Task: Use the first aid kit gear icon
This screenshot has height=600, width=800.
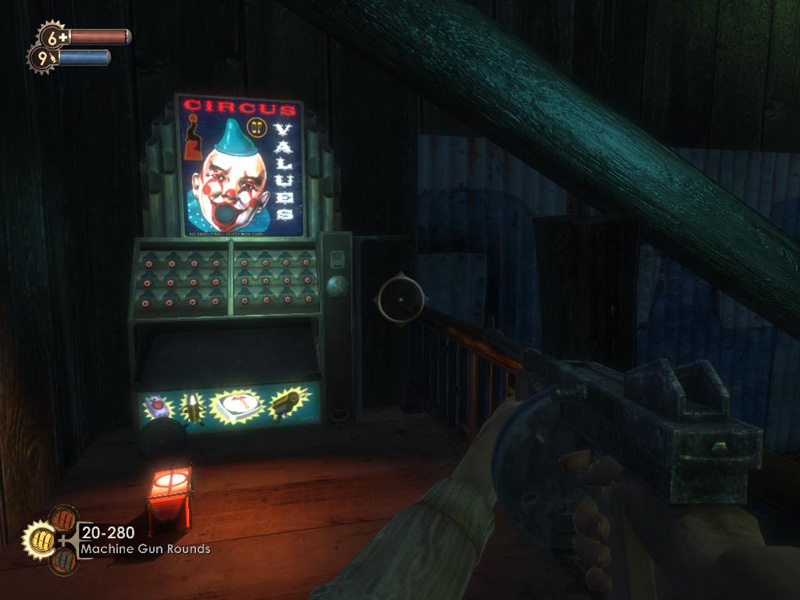Action: coord(52,38)
